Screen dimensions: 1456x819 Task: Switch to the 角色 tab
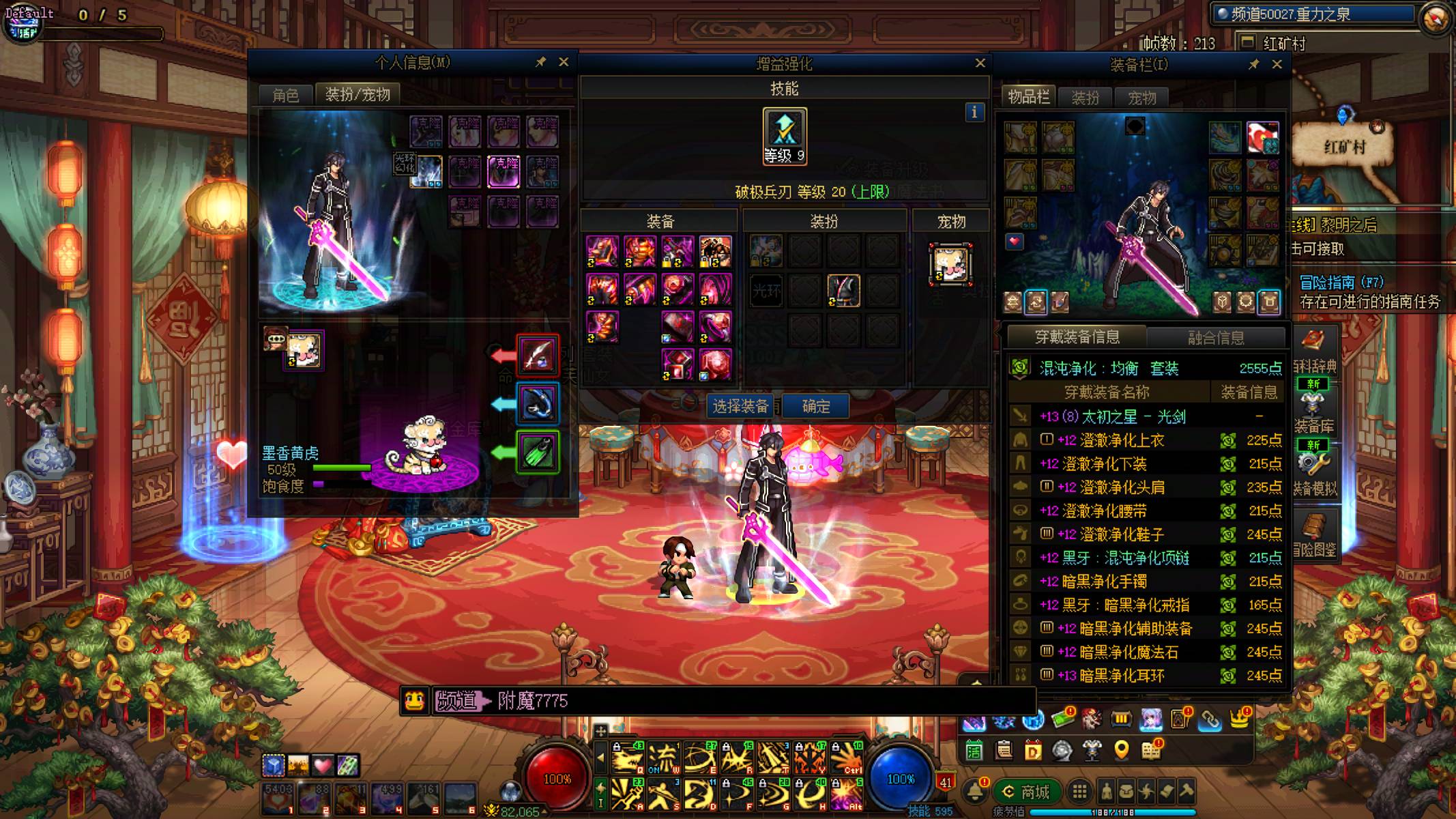click(285, 95)
